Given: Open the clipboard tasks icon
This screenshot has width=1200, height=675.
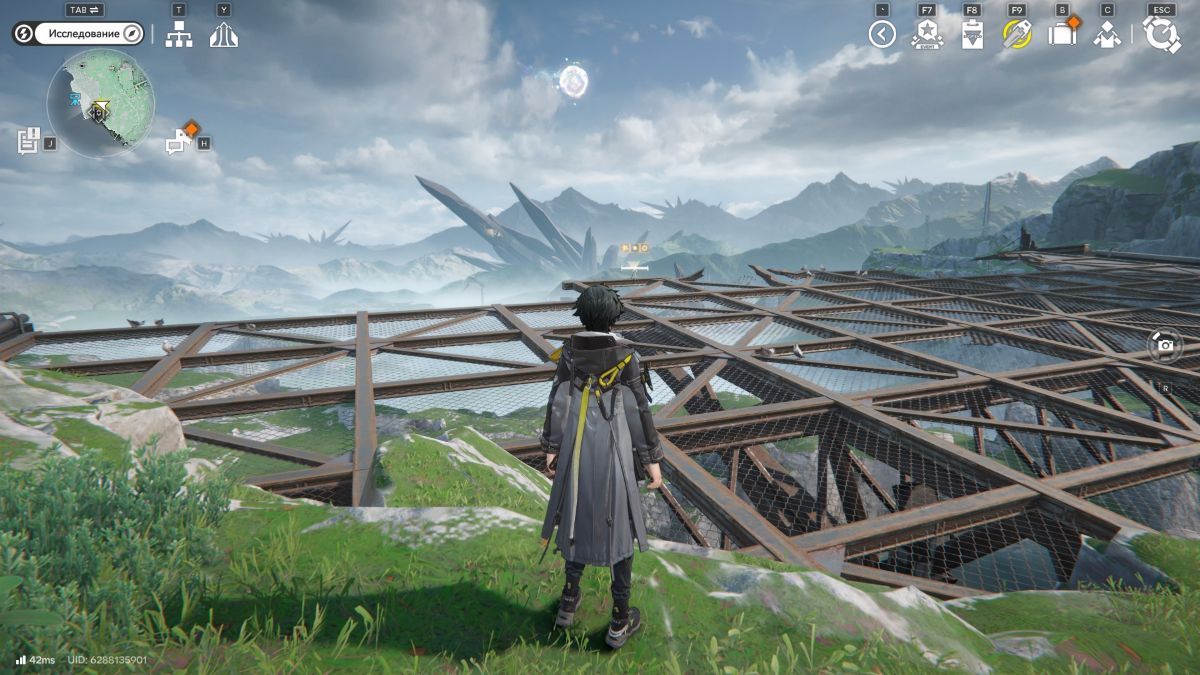Looking at the screenshot, I should click(x=972, y=35).
